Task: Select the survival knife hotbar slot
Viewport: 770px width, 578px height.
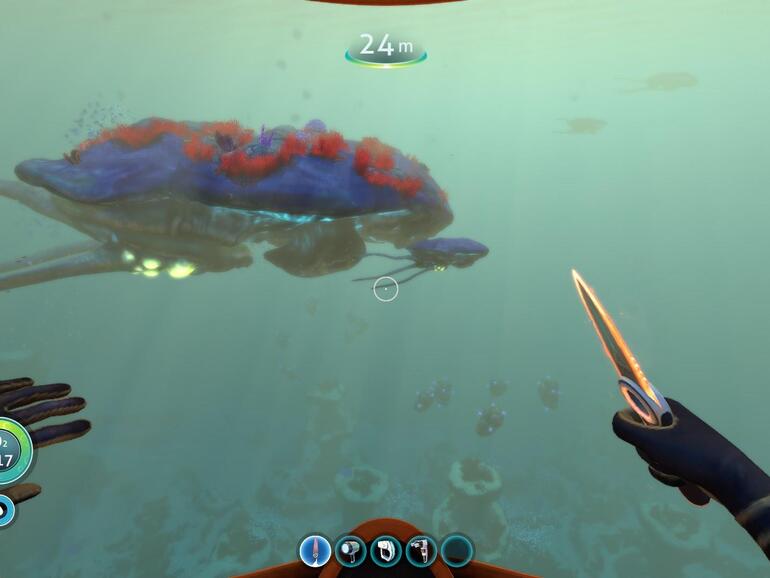Action: (x=315, y=550)
